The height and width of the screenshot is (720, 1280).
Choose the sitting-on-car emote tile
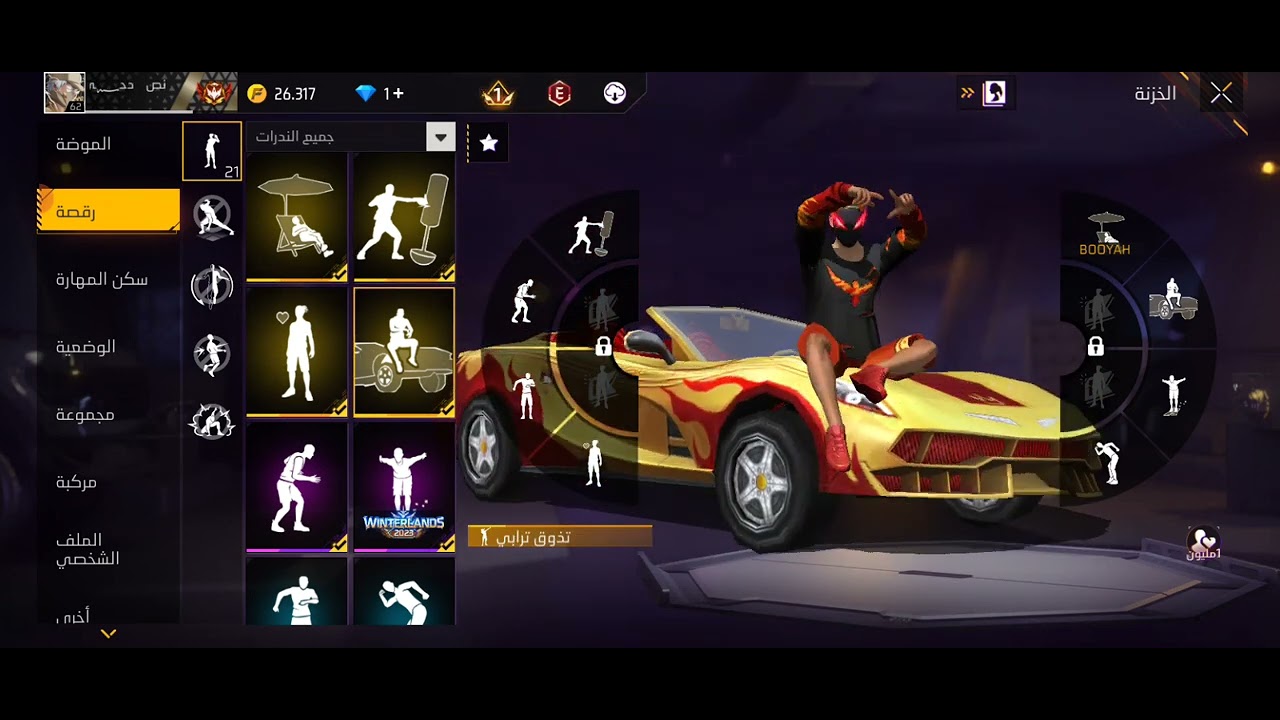coord(404,351)
